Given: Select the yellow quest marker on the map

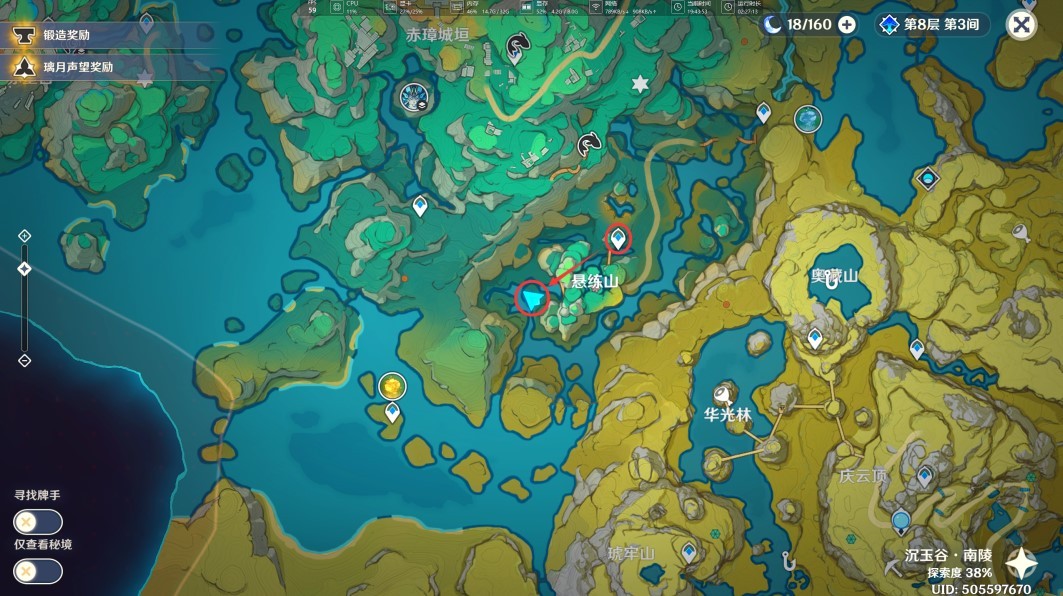Looking at the screenshot, I should 393,385.
